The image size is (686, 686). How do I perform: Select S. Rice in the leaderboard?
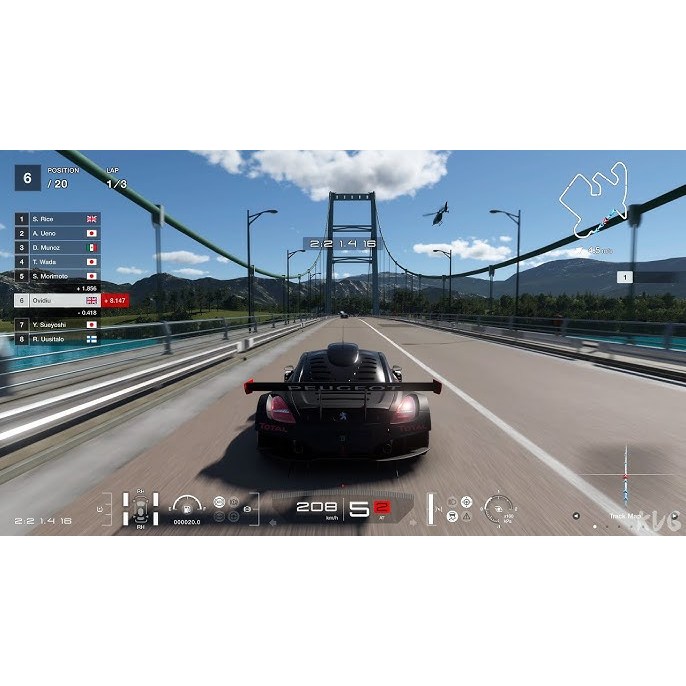coord(57,218)
